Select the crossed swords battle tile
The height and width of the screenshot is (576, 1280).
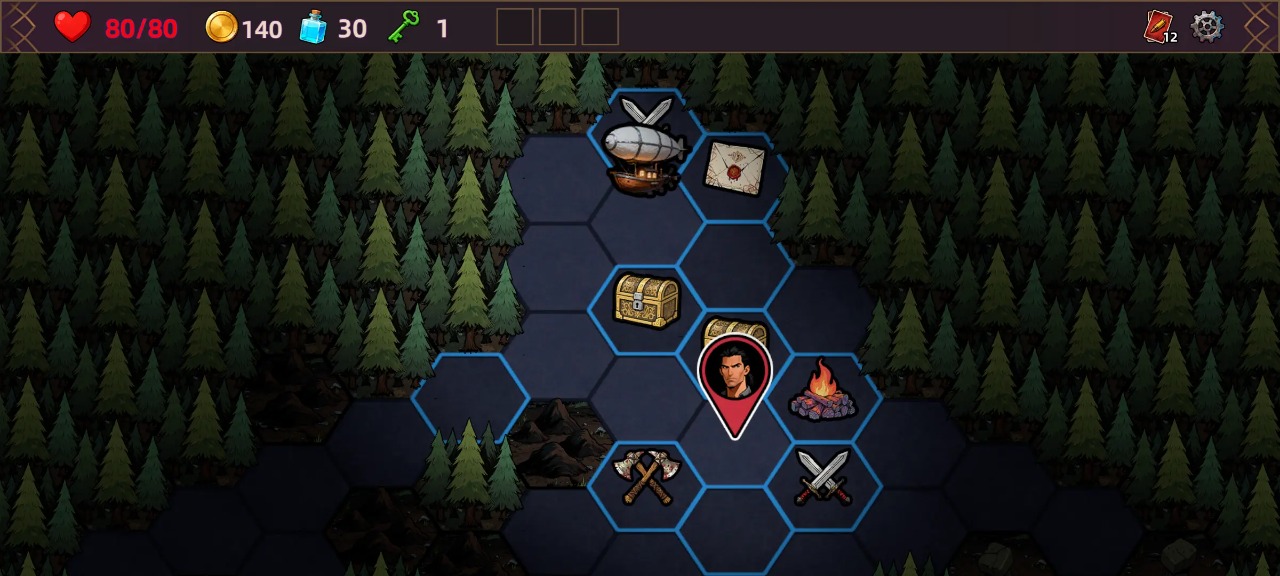coord(823,477)
